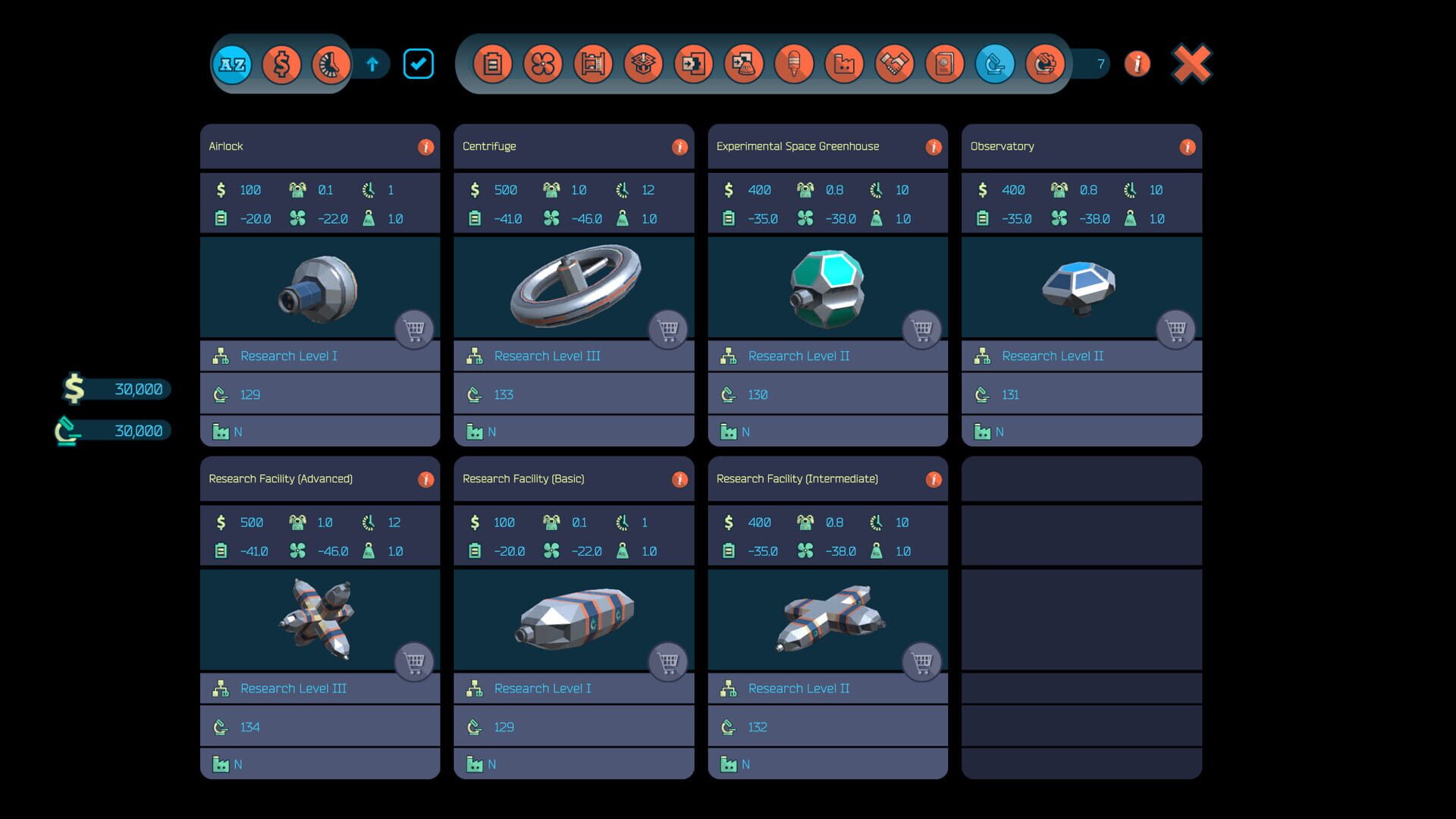
Task: Open info for Experimental Space Greenhouse
Action: point(934,146)
